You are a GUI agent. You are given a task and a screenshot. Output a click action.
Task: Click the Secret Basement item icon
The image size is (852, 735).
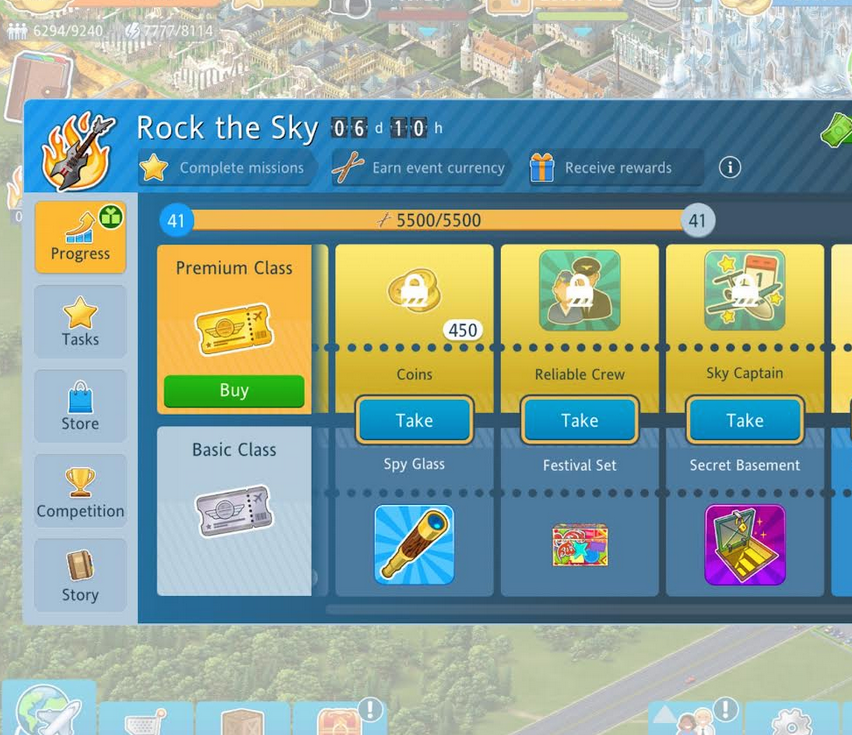pyautogui.click(x=745, y=544)
